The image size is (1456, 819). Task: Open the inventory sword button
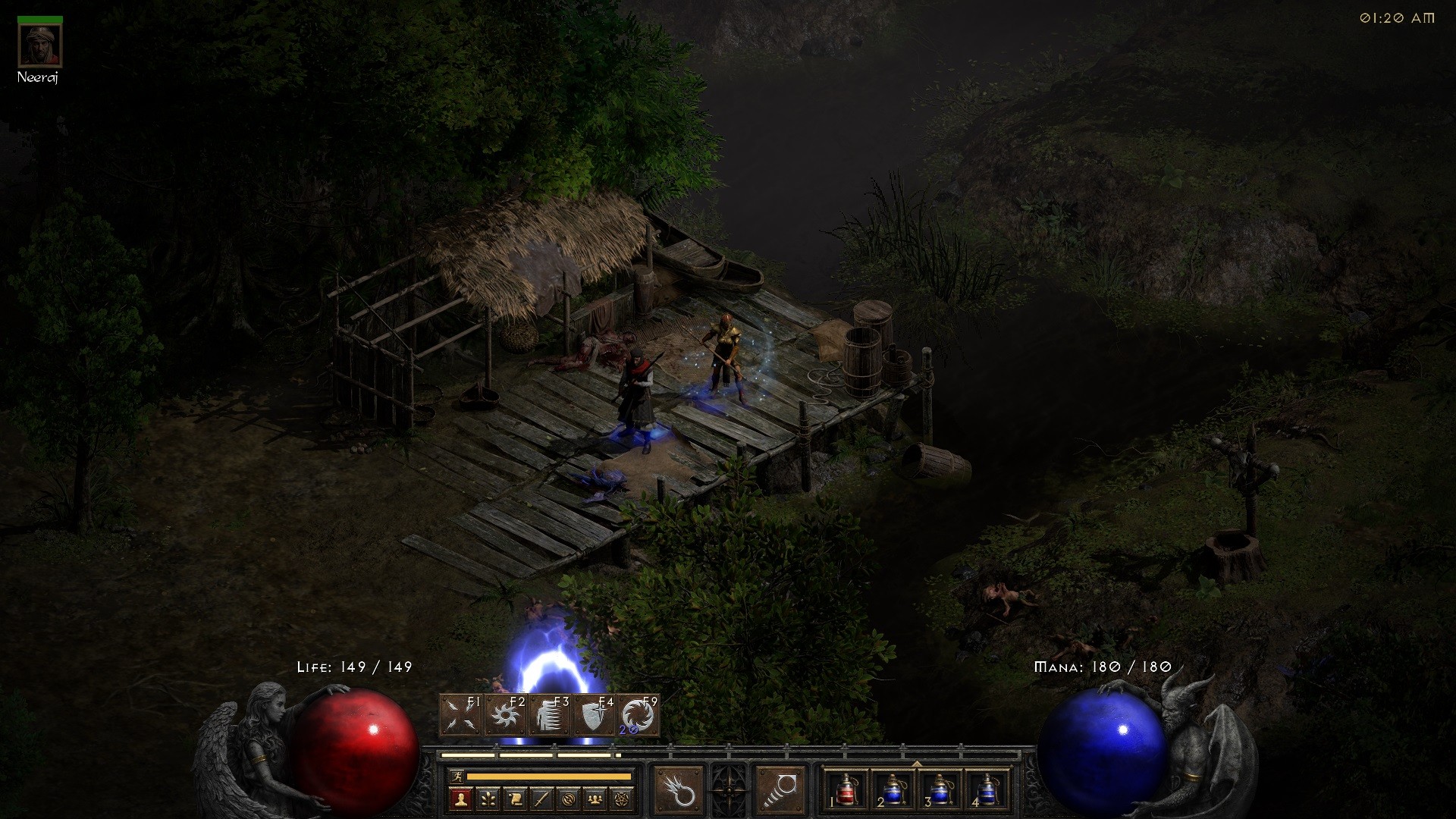[541, 799]
